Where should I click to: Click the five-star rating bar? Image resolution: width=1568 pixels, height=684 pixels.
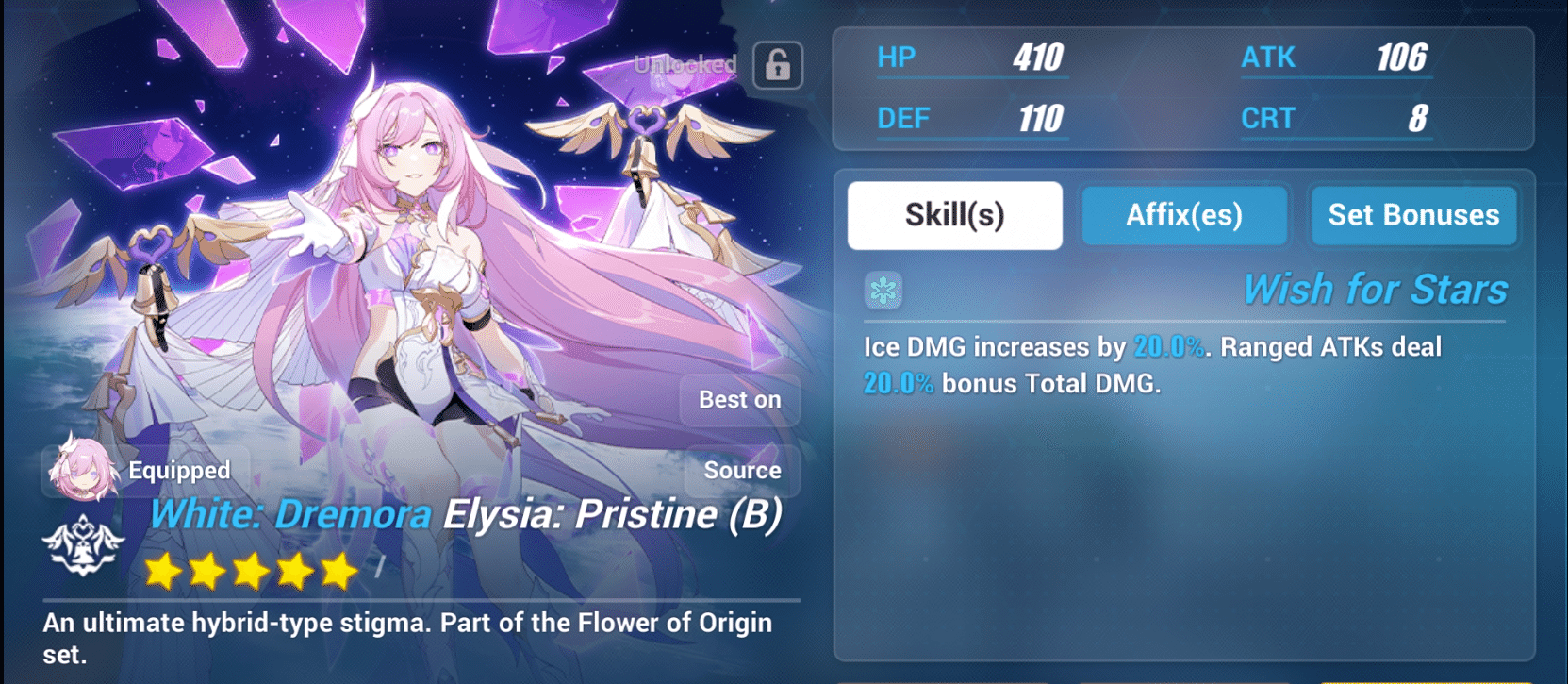[250, 571]
